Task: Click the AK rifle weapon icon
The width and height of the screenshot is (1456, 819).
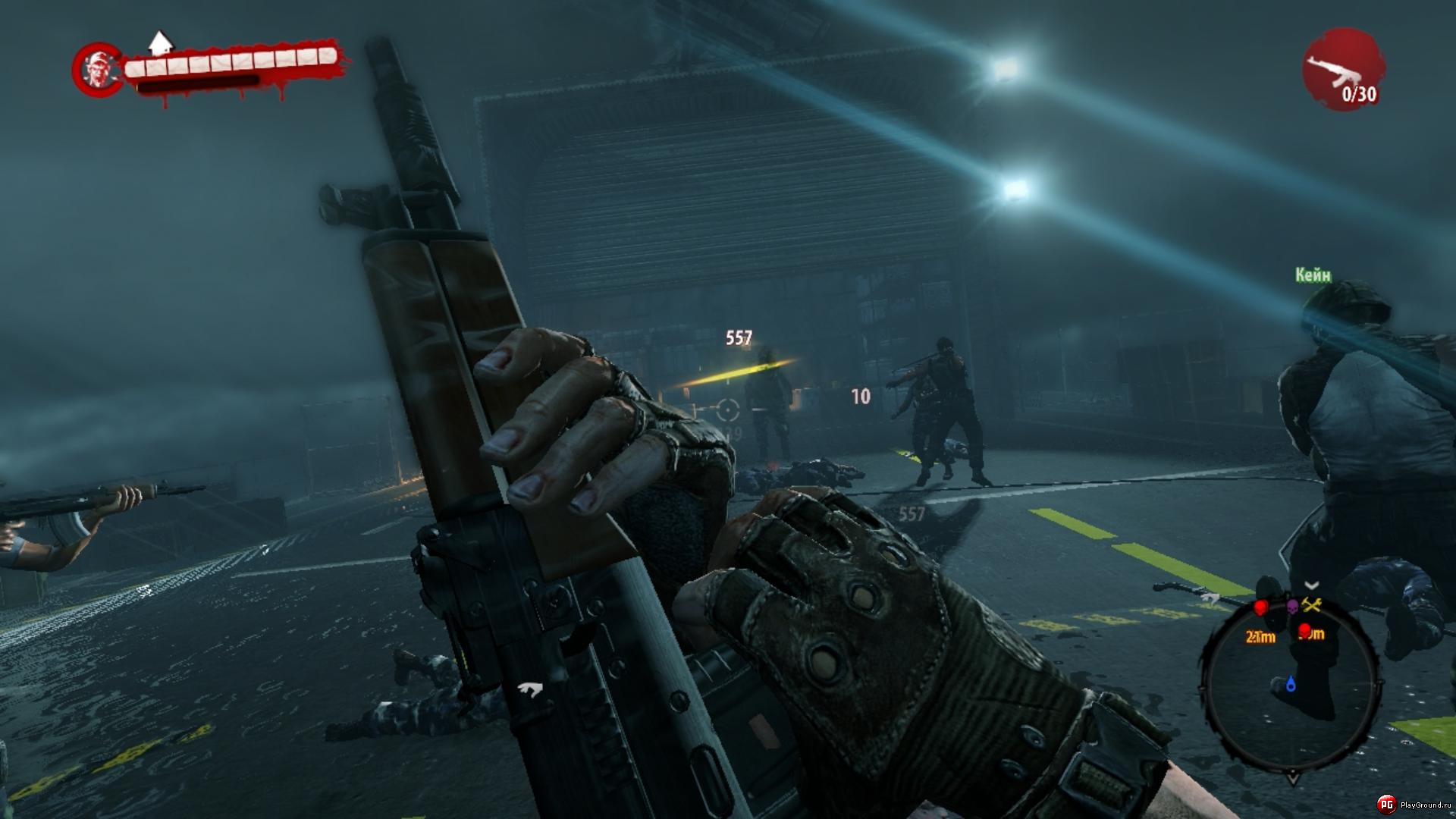Action: point(1343,70)
